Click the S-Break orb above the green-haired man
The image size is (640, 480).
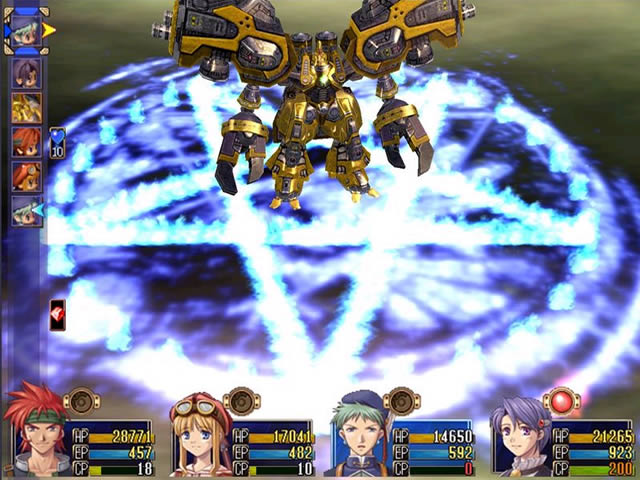402,401
